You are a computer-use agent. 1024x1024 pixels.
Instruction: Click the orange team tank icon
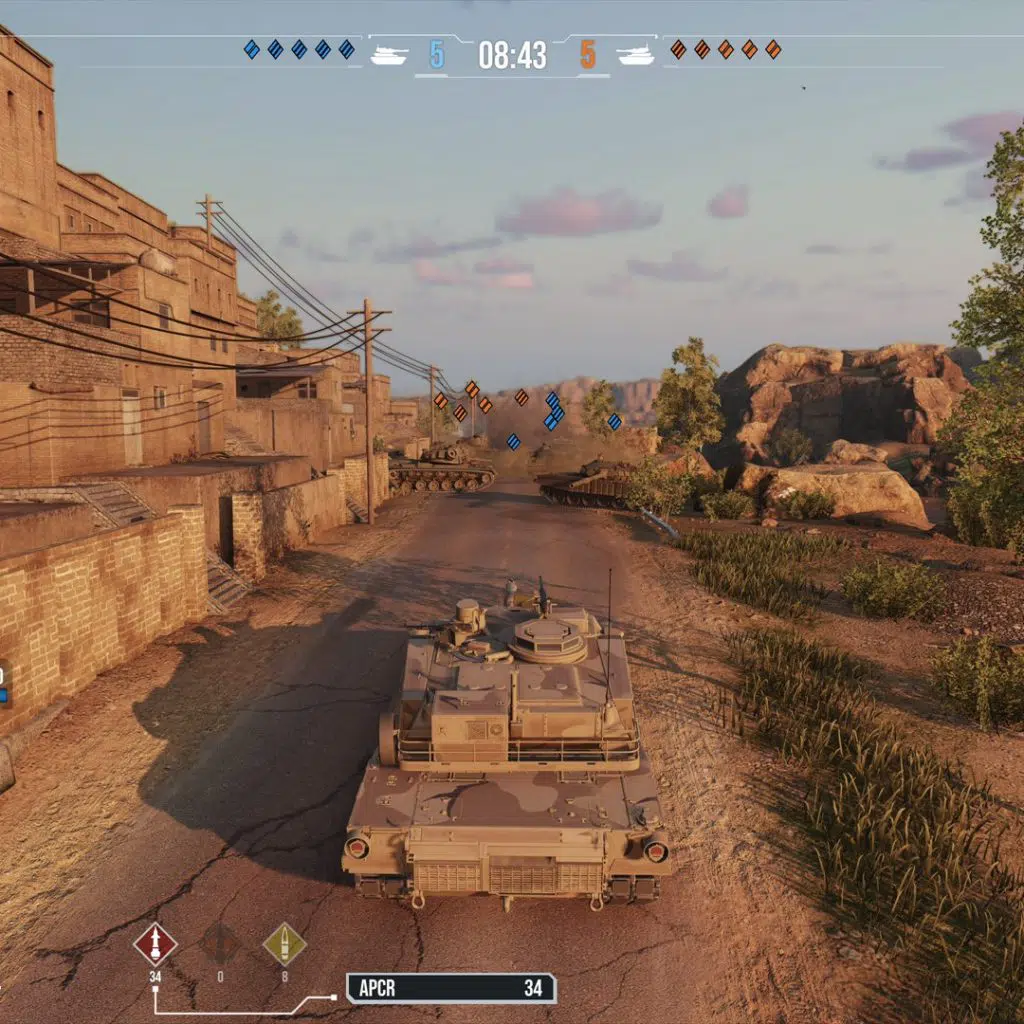(636, 55)
